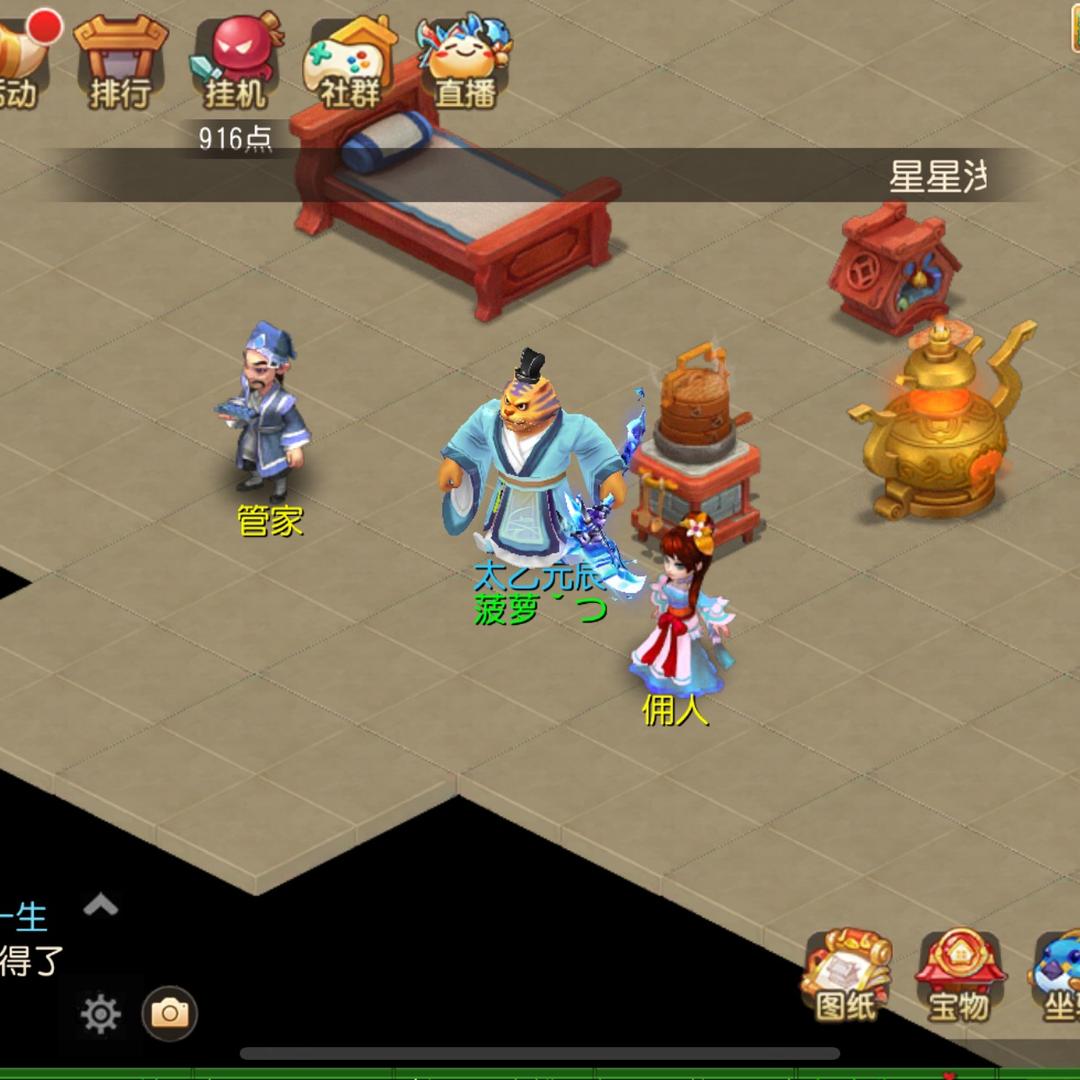Viewport: 1080px width, 1080px height.
Task: Expand the chat panel with the up arrow
Action: coord(101,906)
